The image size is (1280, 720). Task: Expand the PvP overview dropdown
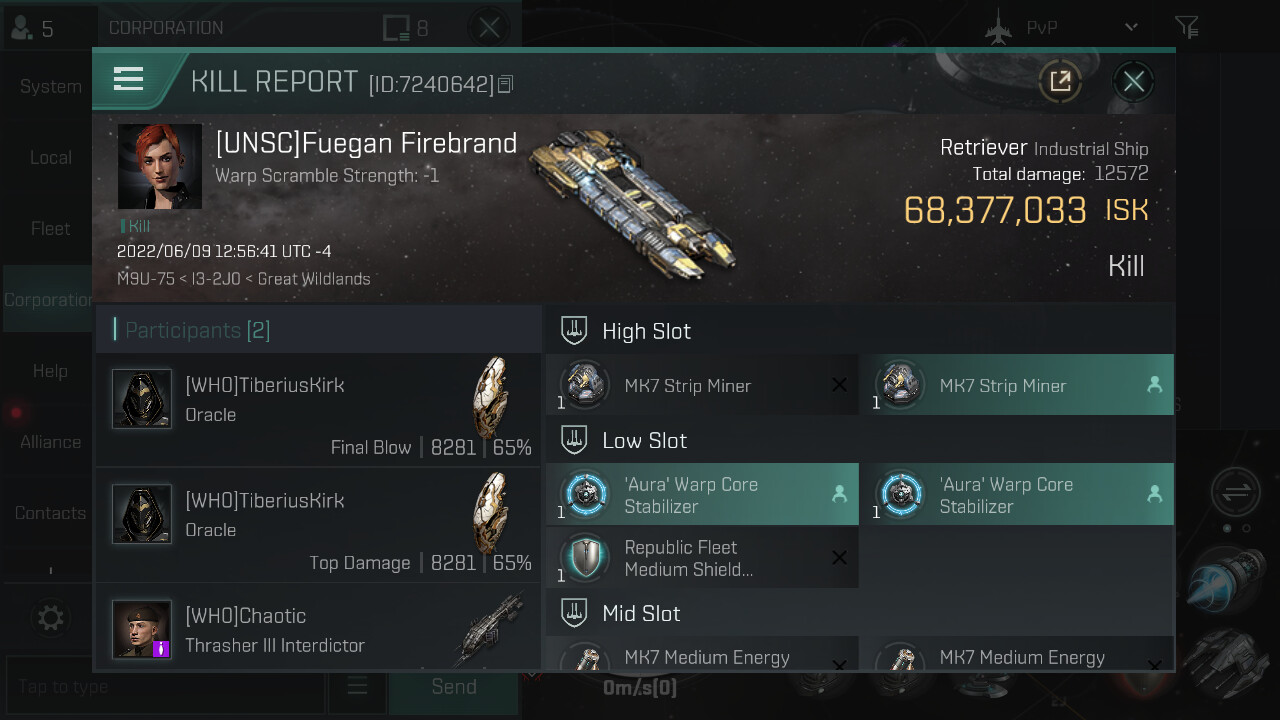(x=1131, y=28)
